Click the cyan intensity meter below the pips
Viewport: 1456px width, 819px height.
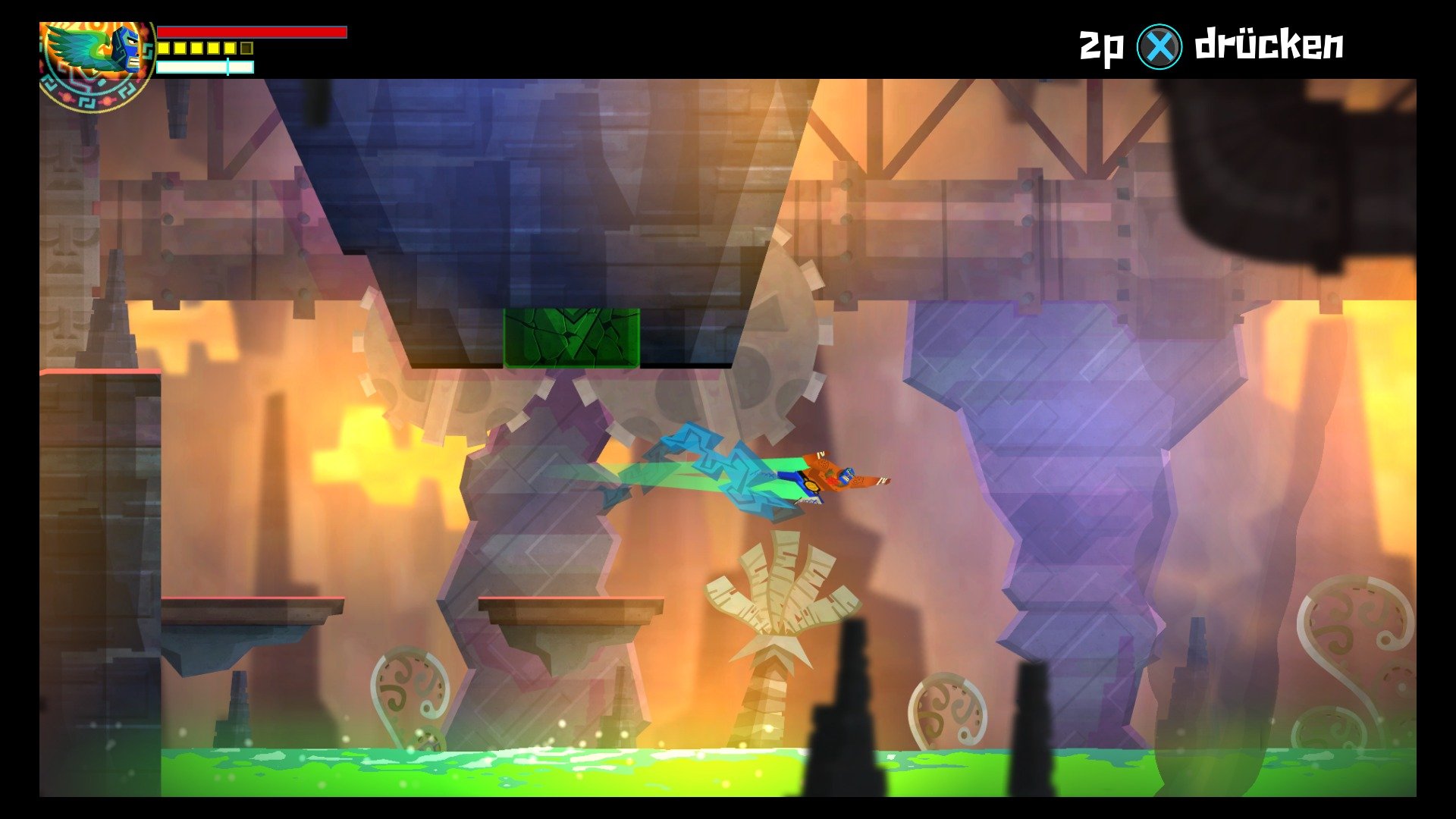click(205, 67)
